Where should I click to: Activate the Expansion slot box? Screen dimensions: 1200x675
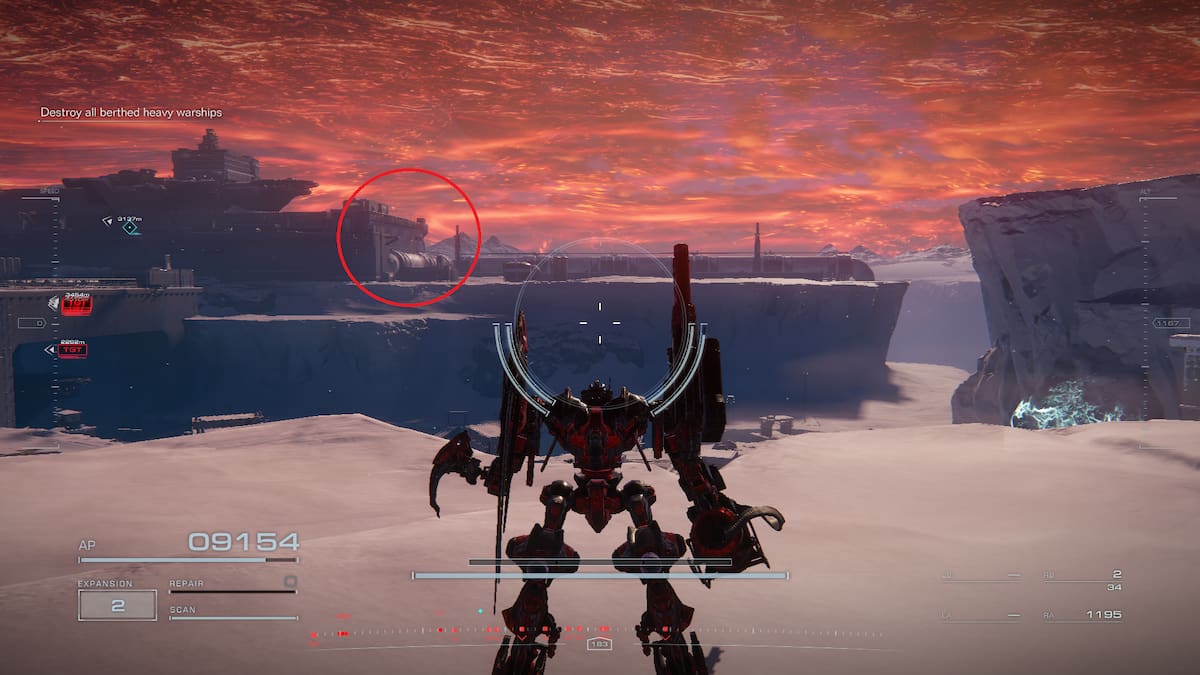tap(117, 605)
